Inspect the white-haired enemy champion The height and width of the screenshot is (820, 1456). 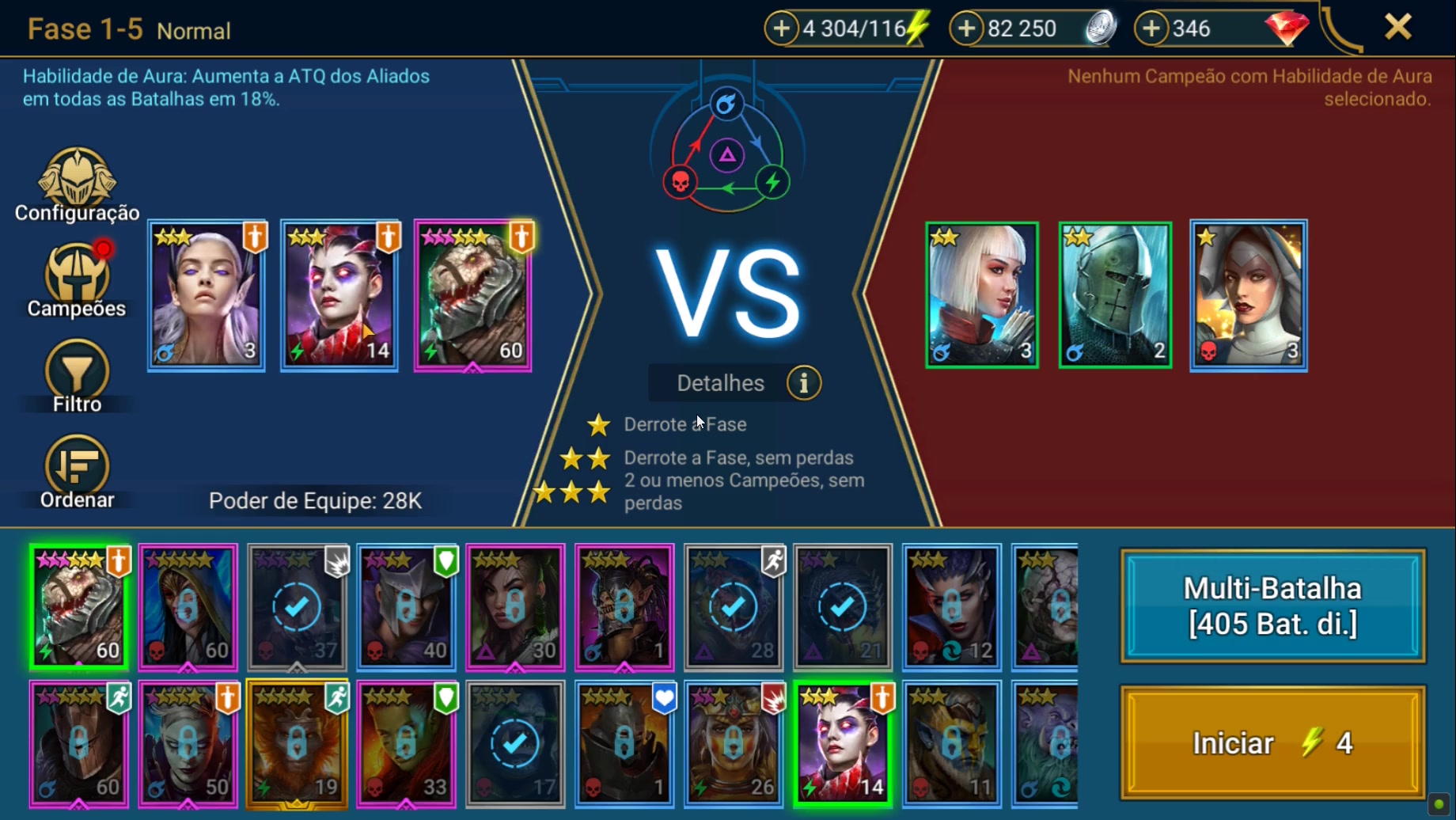(982, 296)
